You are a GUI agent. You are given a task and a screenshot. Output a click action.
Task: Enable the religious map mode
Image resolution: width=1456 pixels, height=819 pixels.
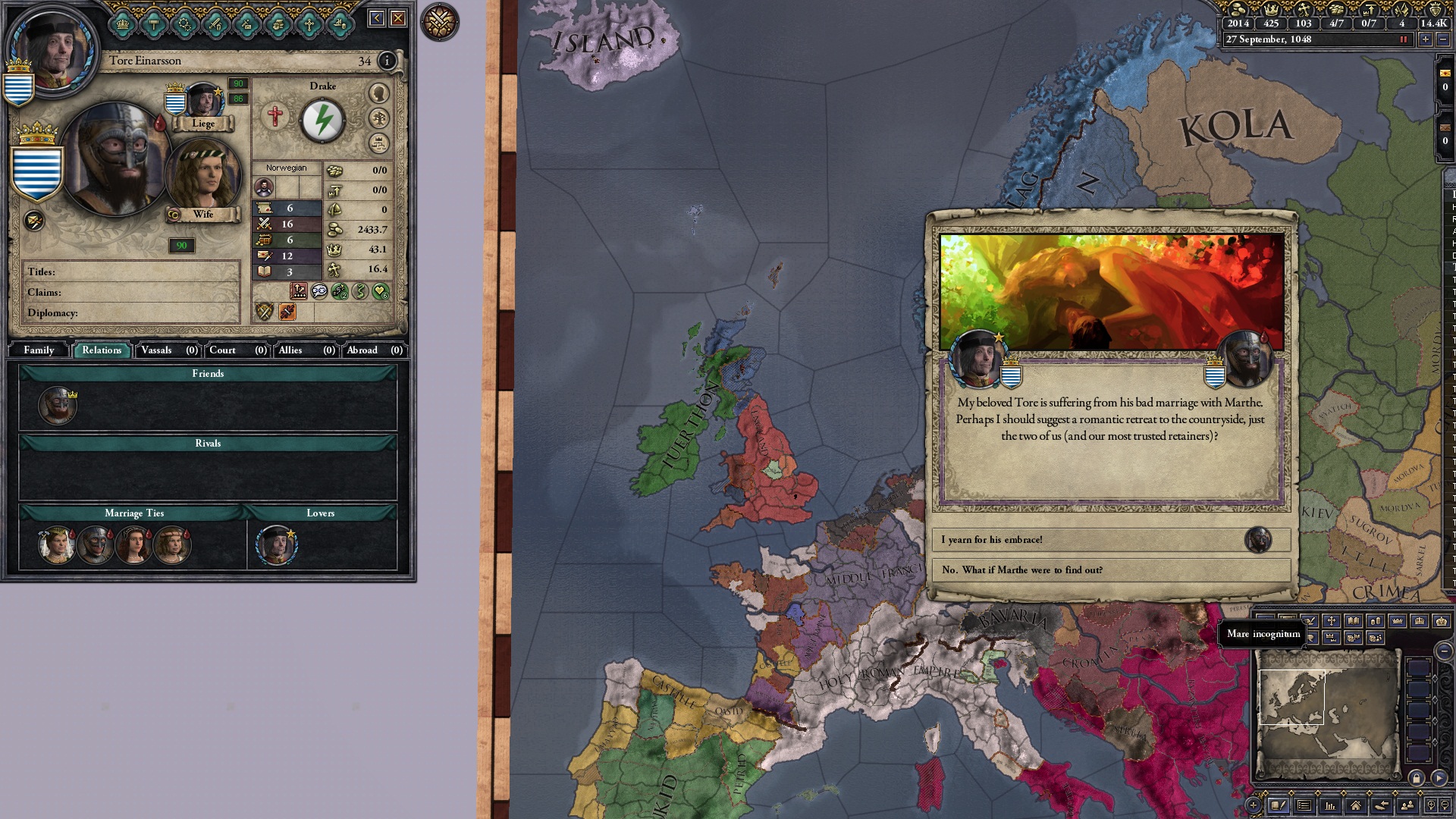tap(1332, 620)
